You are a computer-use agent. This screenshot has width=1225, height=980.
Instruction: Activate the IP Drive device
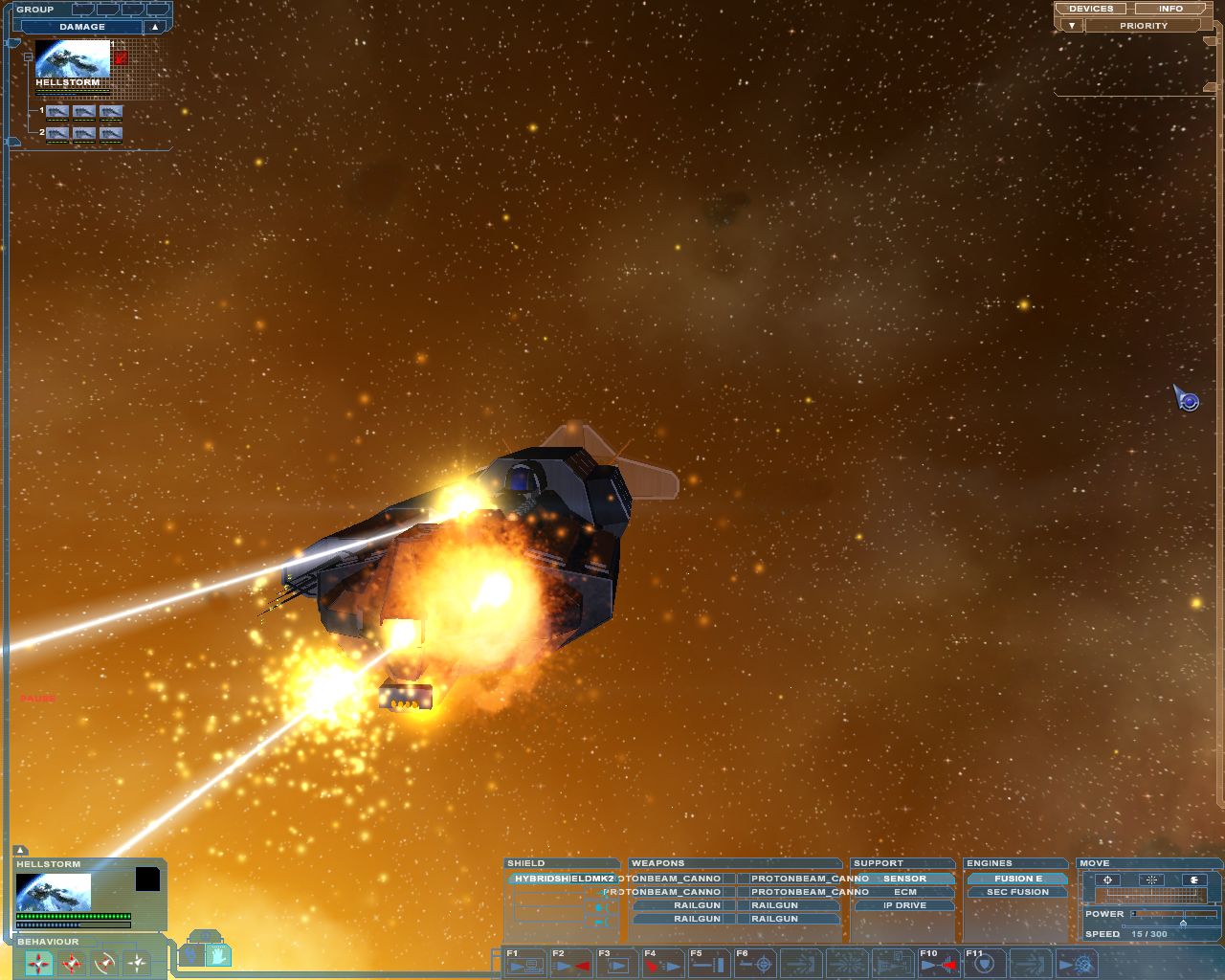(x=904, y=905)
